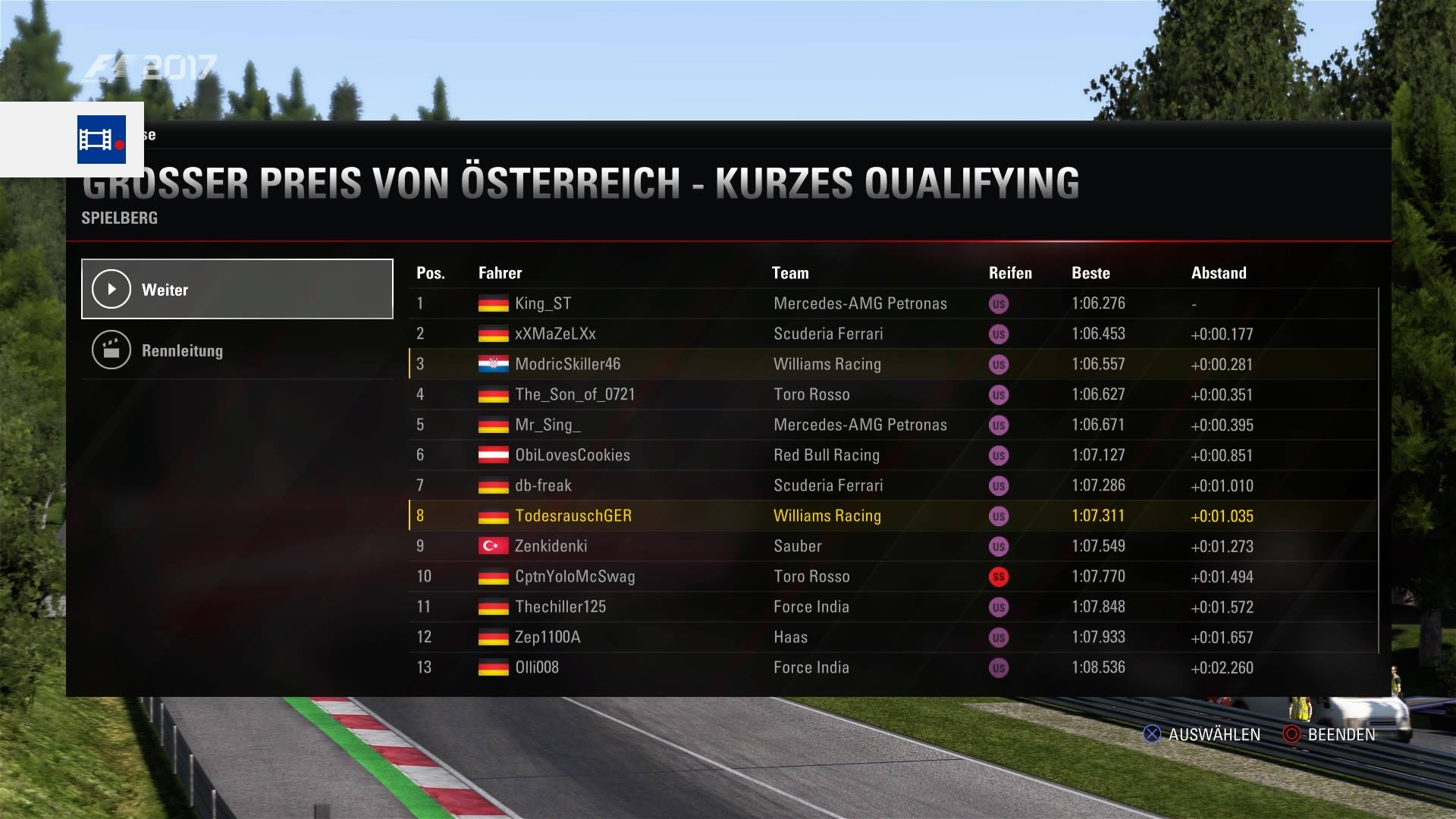Image resolution: width=1456 pixels, height=819 pixels.
Task: Click the video recording overlay icon
Action: [101, 140]
